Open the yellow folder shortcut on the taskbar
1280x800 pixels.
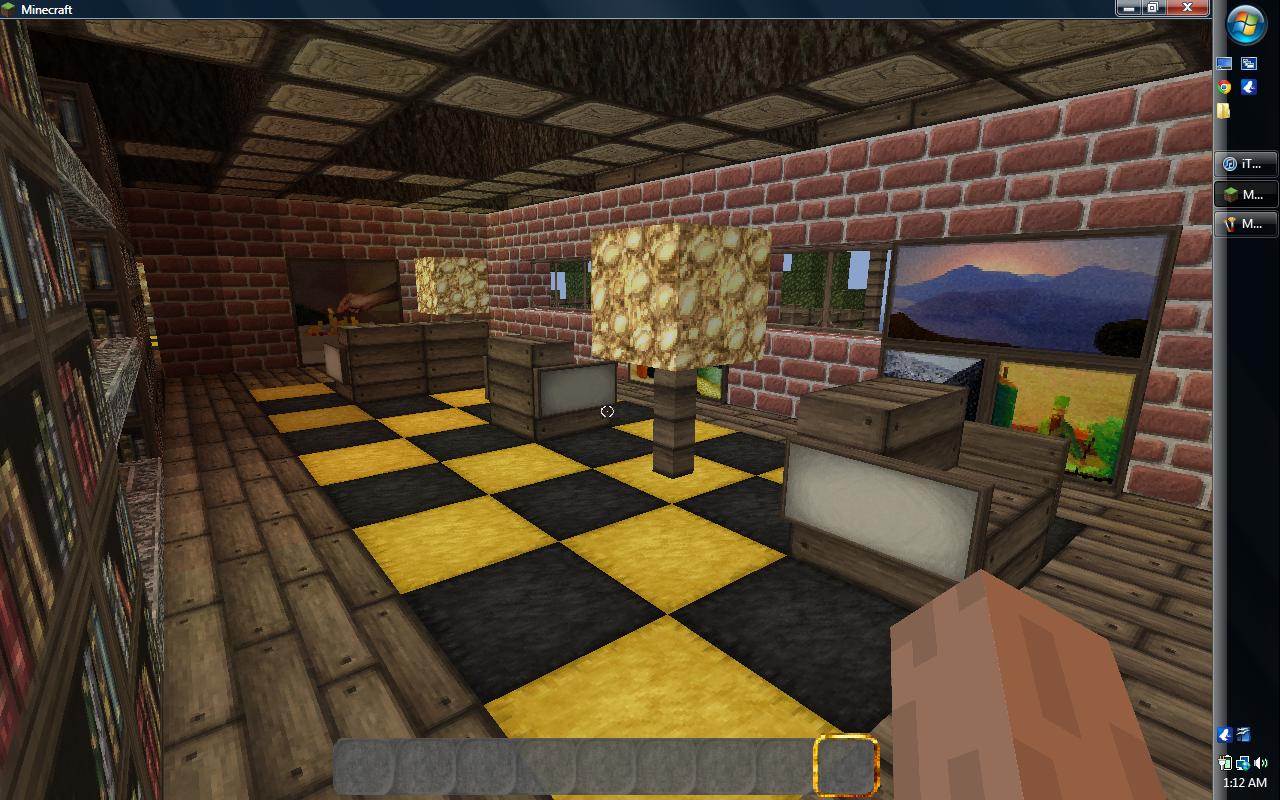tap(1222, 110)
